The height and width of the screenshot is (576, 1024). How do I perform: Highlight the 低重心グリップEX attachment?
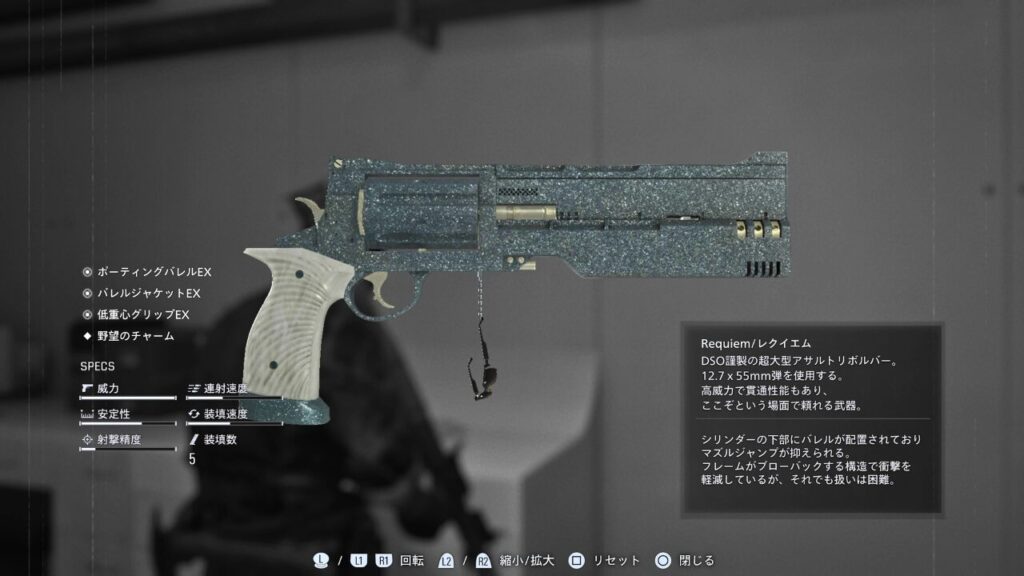pyautogui.click(x=142, y=315)
